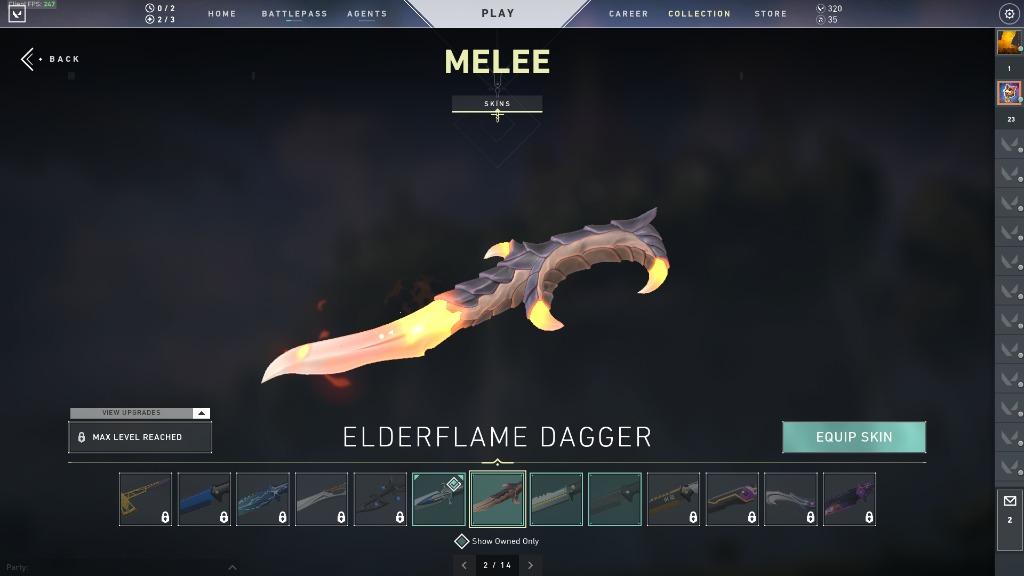Select the locked gold axe melee skin
Image resolution: width=1024 pixels, height=576 pixels.
point(145,499)
